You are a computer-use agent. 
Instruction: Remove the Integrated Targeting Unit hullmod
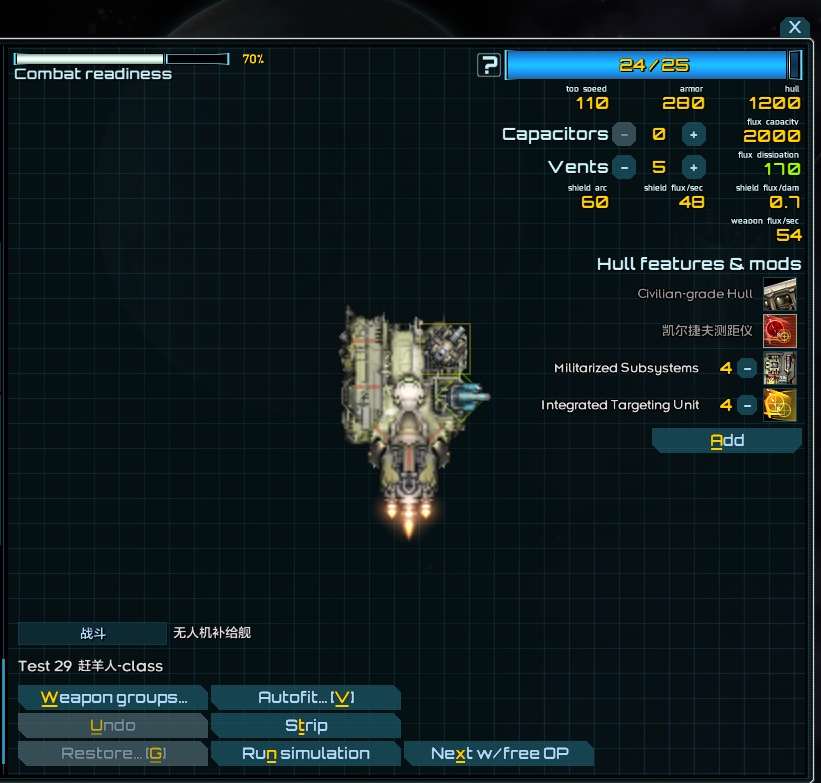coord(747,405)
